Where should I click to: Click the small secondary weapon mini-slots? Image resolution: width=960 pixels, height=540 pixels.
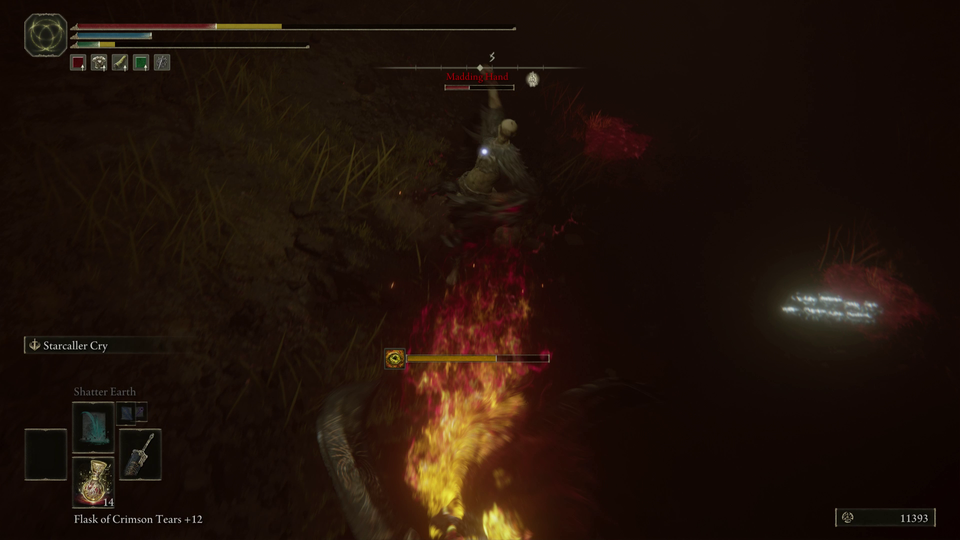click(132, 412)
